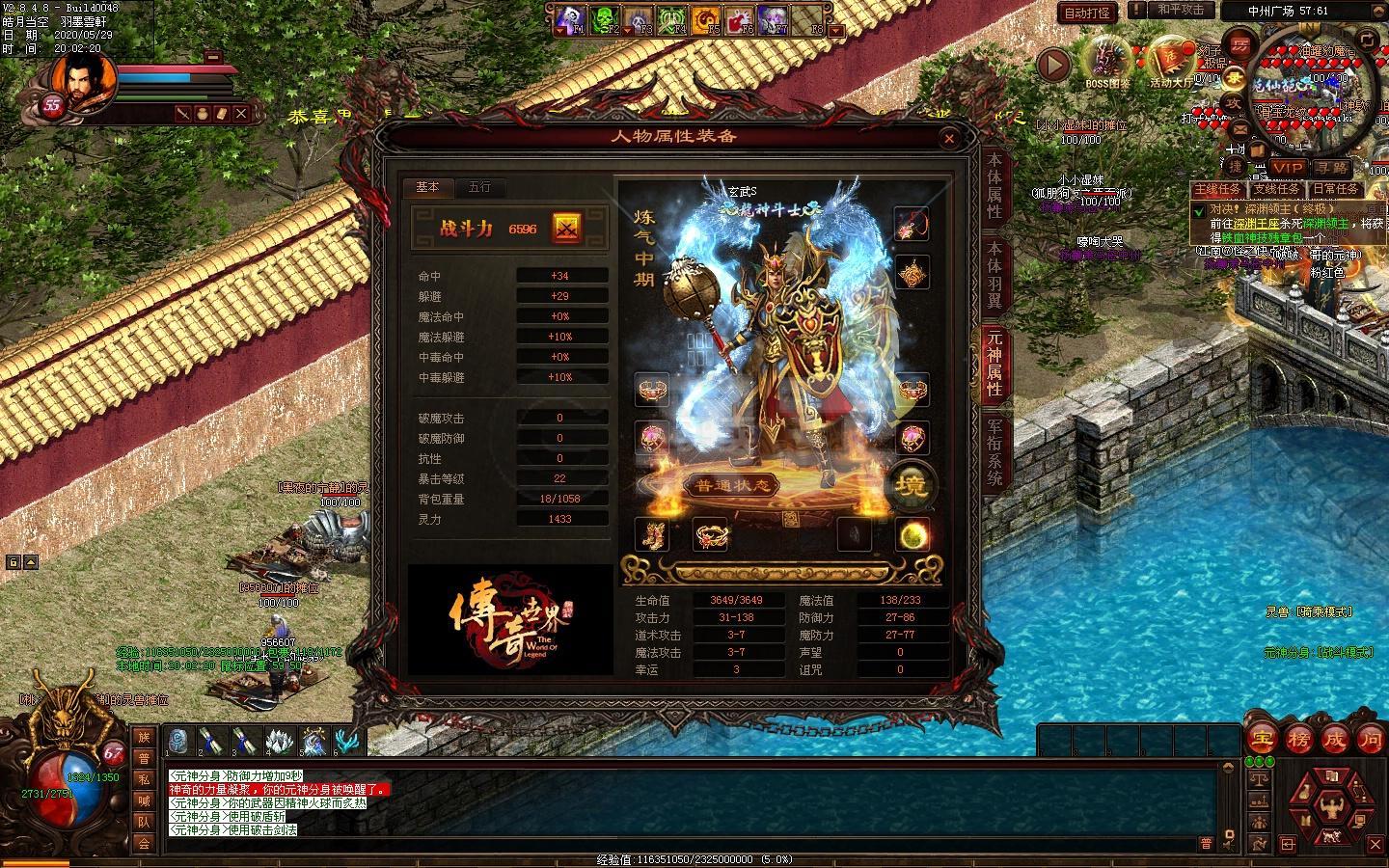Select the 队 team chat channel
This screenshot has width=1389, height=868.
(144, 822)
